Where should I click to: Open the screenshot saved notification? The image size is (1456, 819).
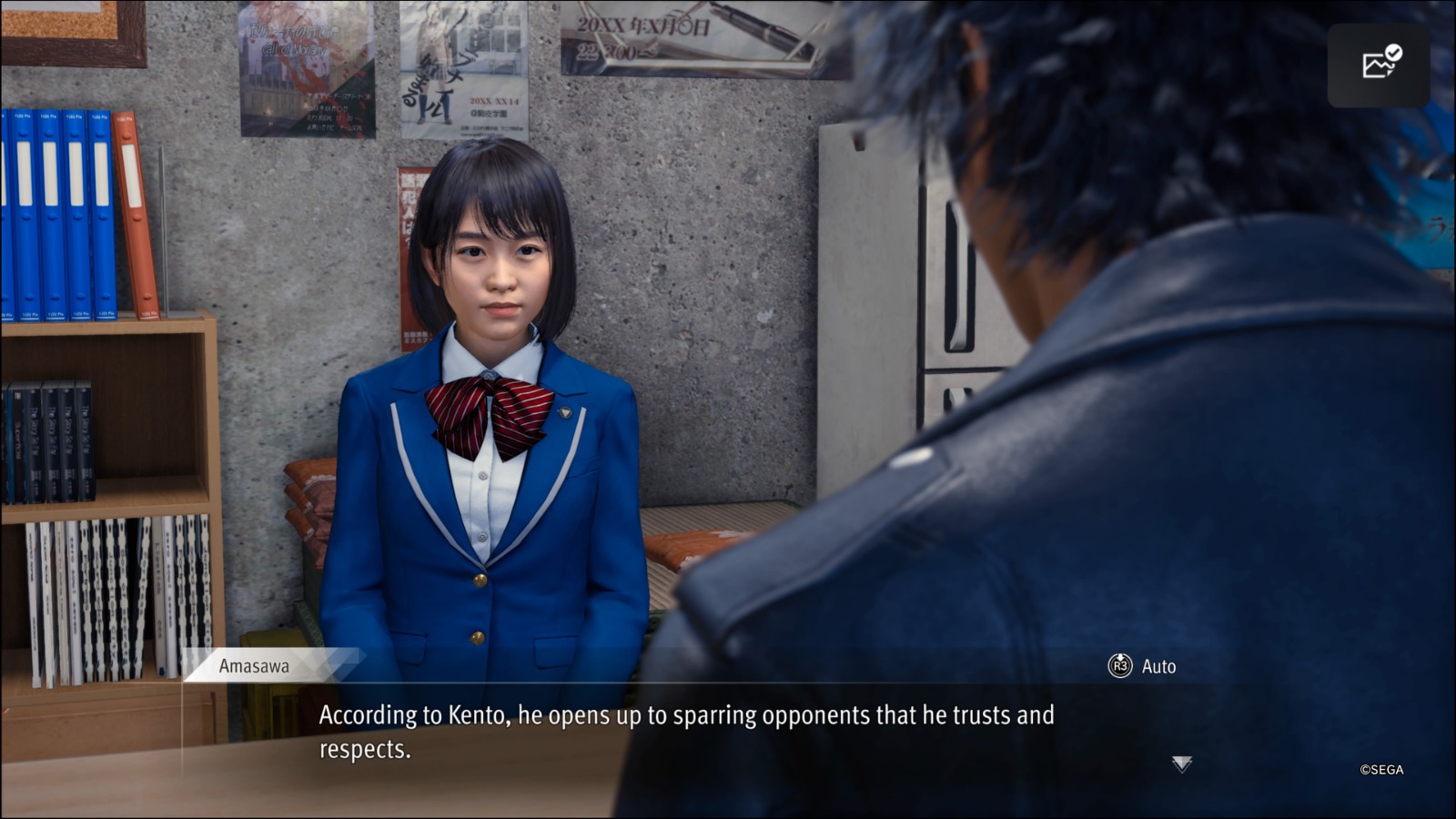pyautogui.click(x=1379, y=64)
